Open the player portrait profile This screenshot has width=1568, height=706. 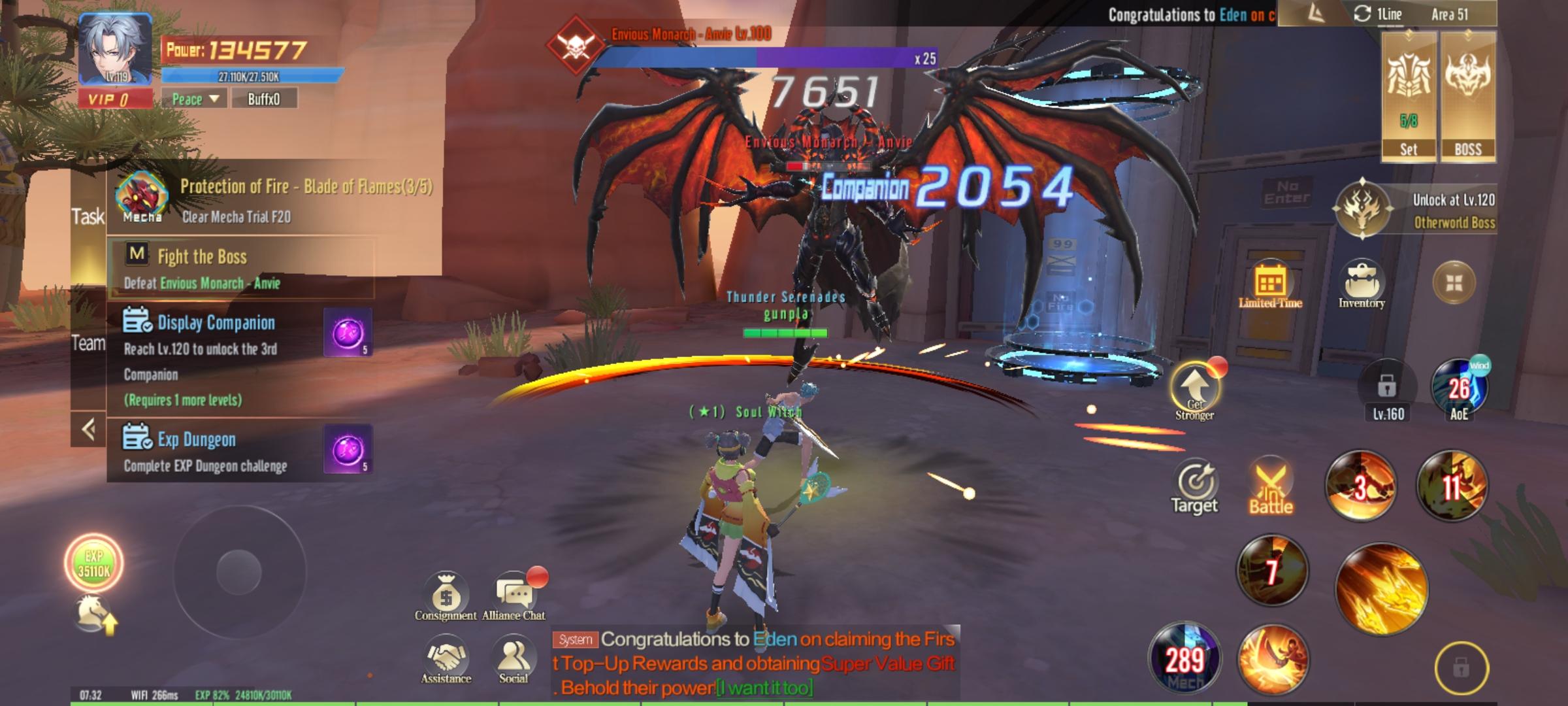tap(115, 50)
